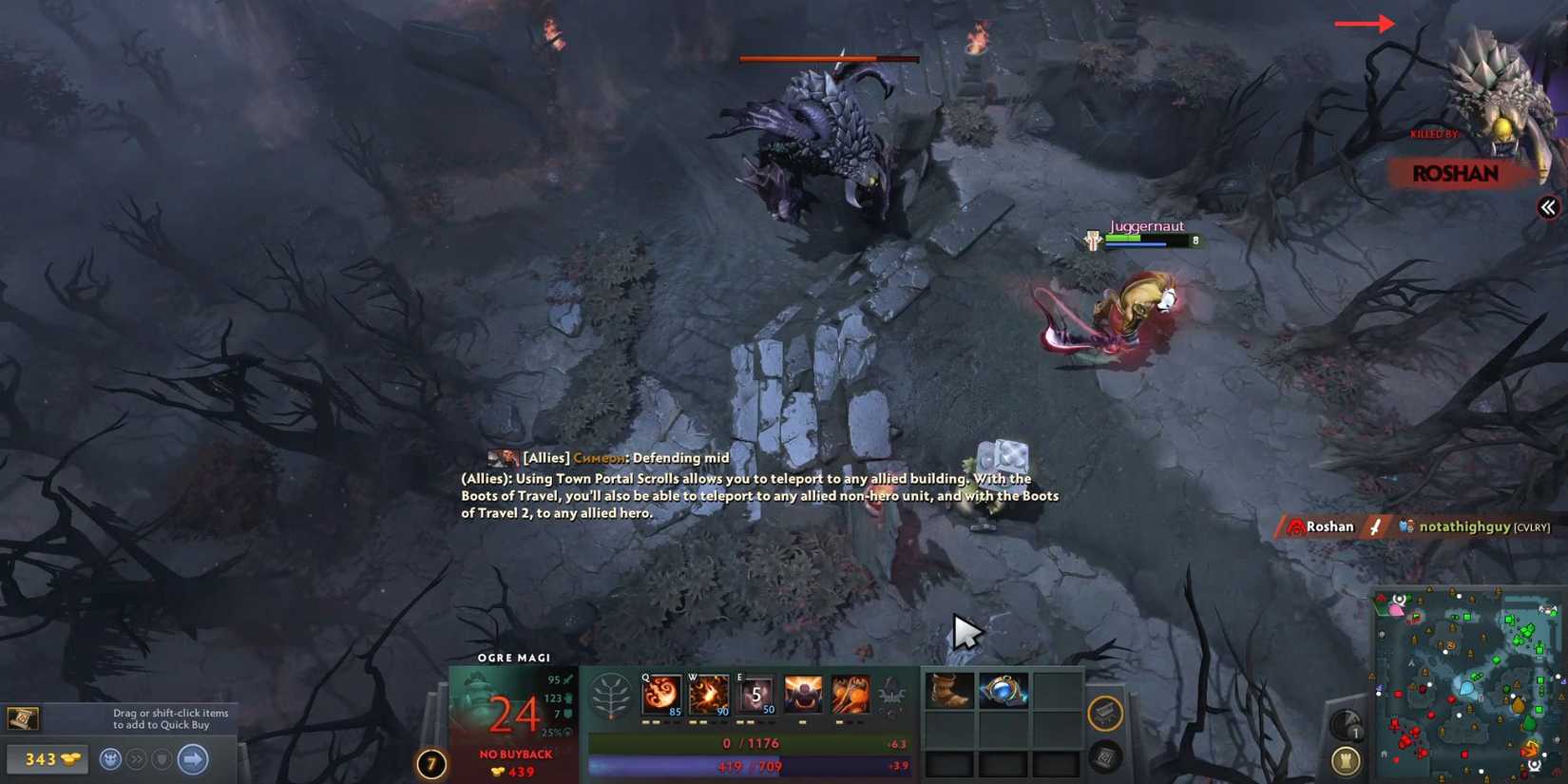The width and height of the screenshot is (1568, 784).
Task: Open the guide icon below the shop button
Action: [x=1103, y=758]
